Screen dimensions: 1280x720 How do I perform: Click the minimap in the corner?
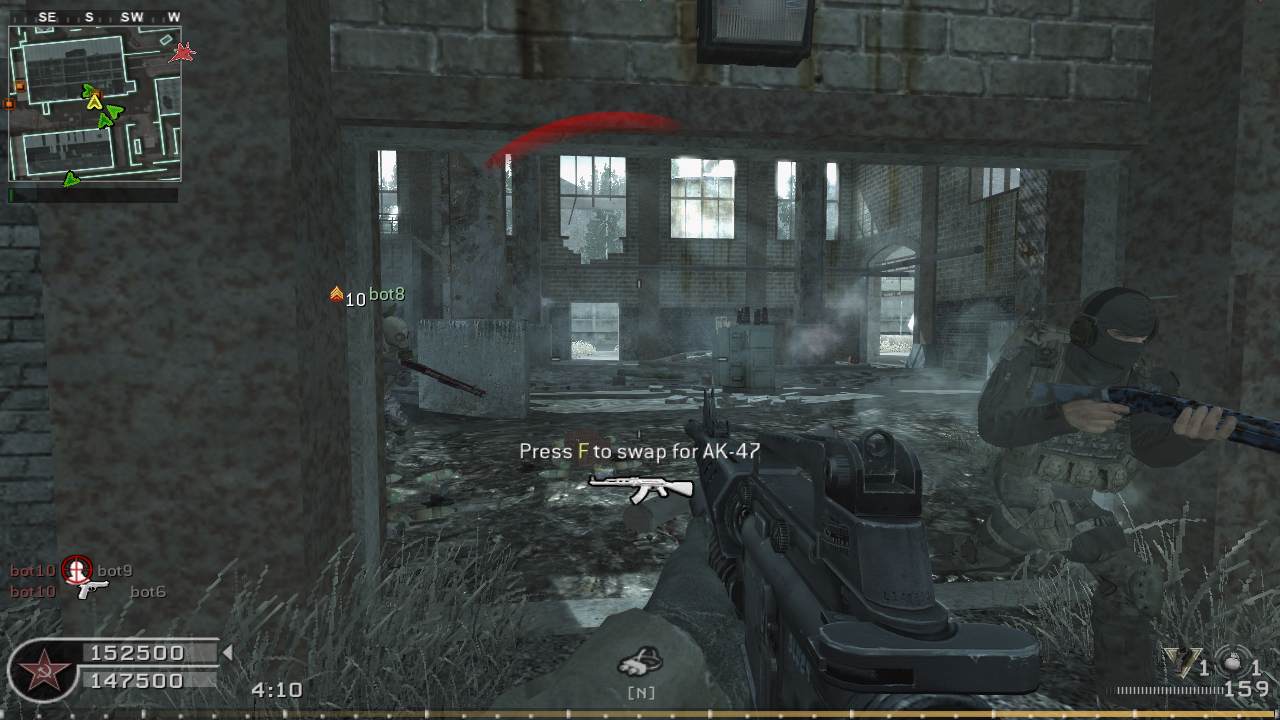95,103
